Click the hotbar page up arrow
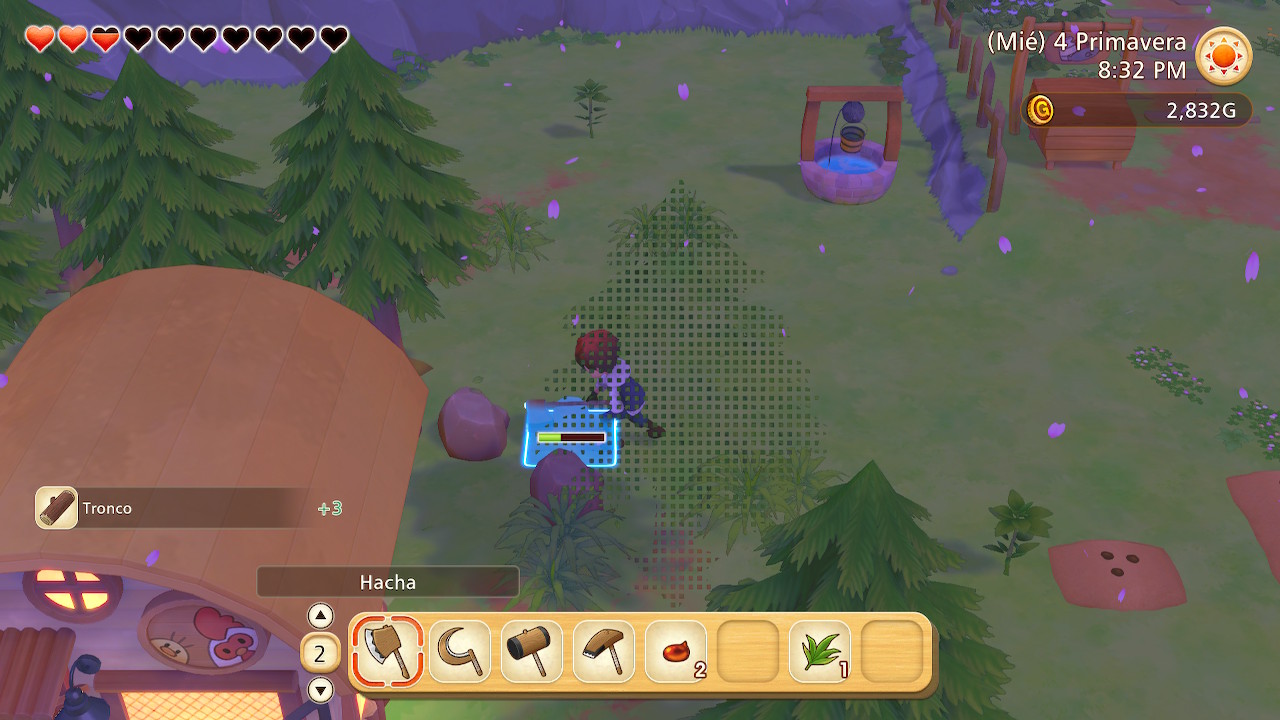 tap(320, 615)
